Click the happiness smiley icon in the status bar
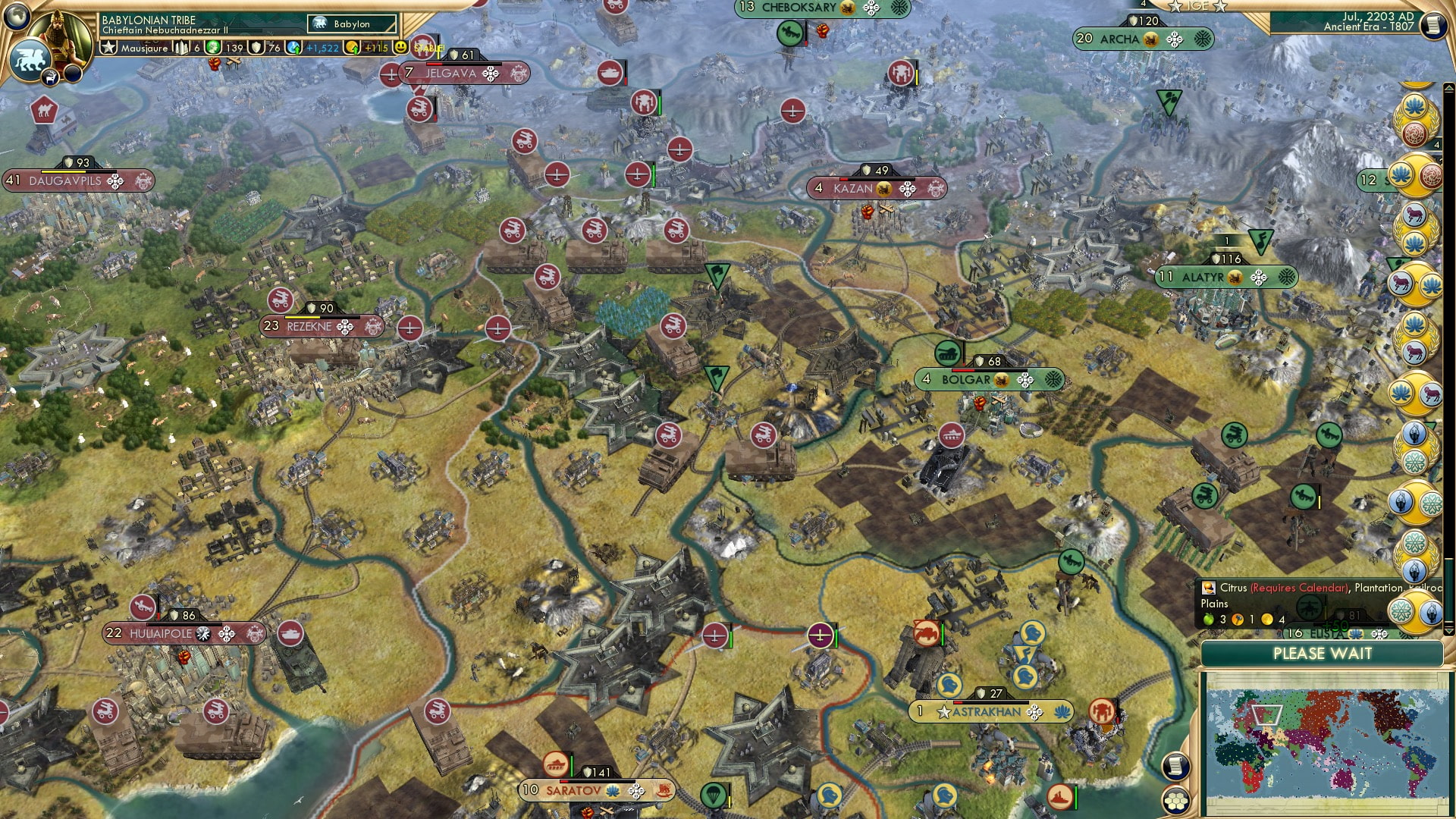Viewport: 1456px width, 819px height. tap(400, 47)
